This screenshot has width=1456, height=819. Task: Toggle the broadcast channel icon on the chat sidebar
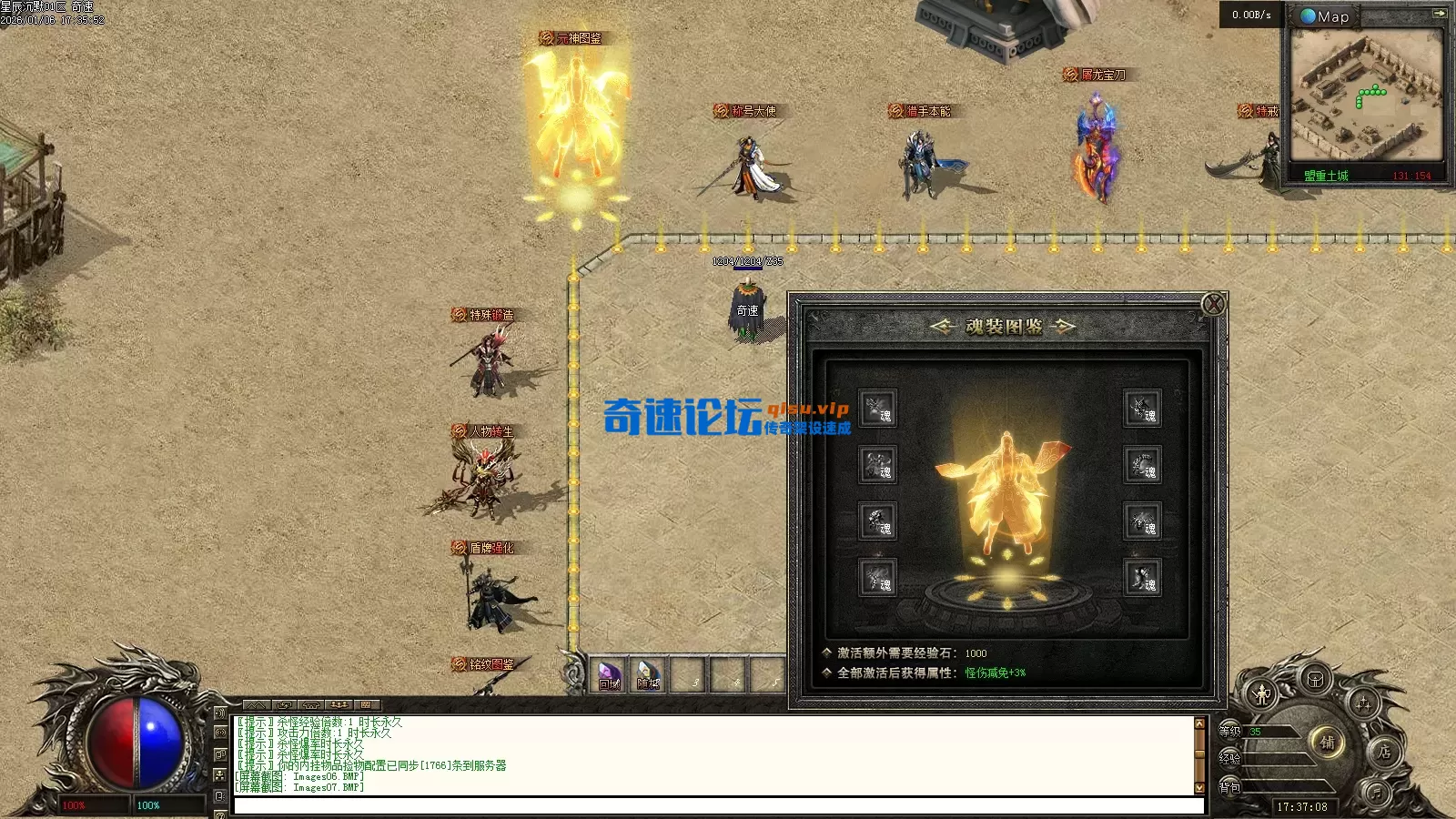pos(221,732)
